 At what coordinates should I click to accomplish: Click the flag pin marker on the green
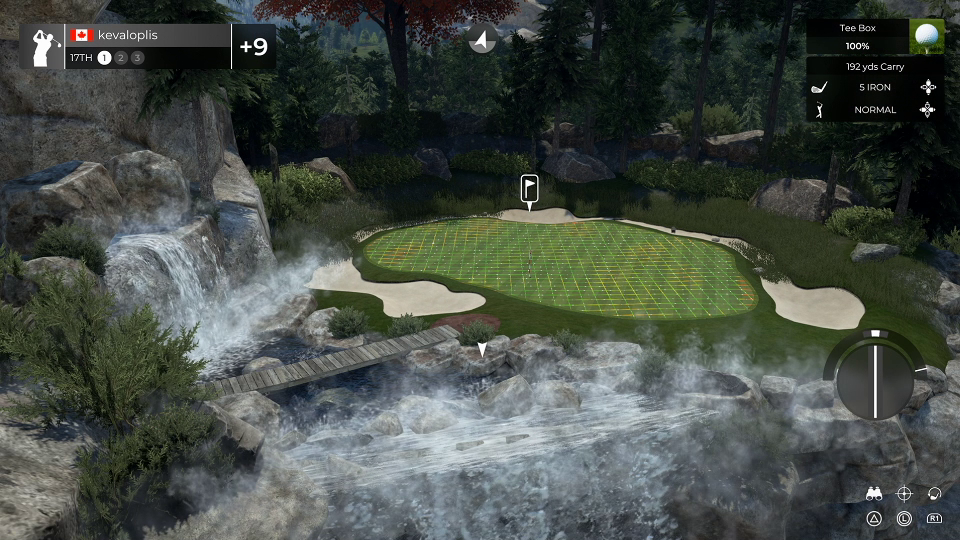click(x=530, y=188)
